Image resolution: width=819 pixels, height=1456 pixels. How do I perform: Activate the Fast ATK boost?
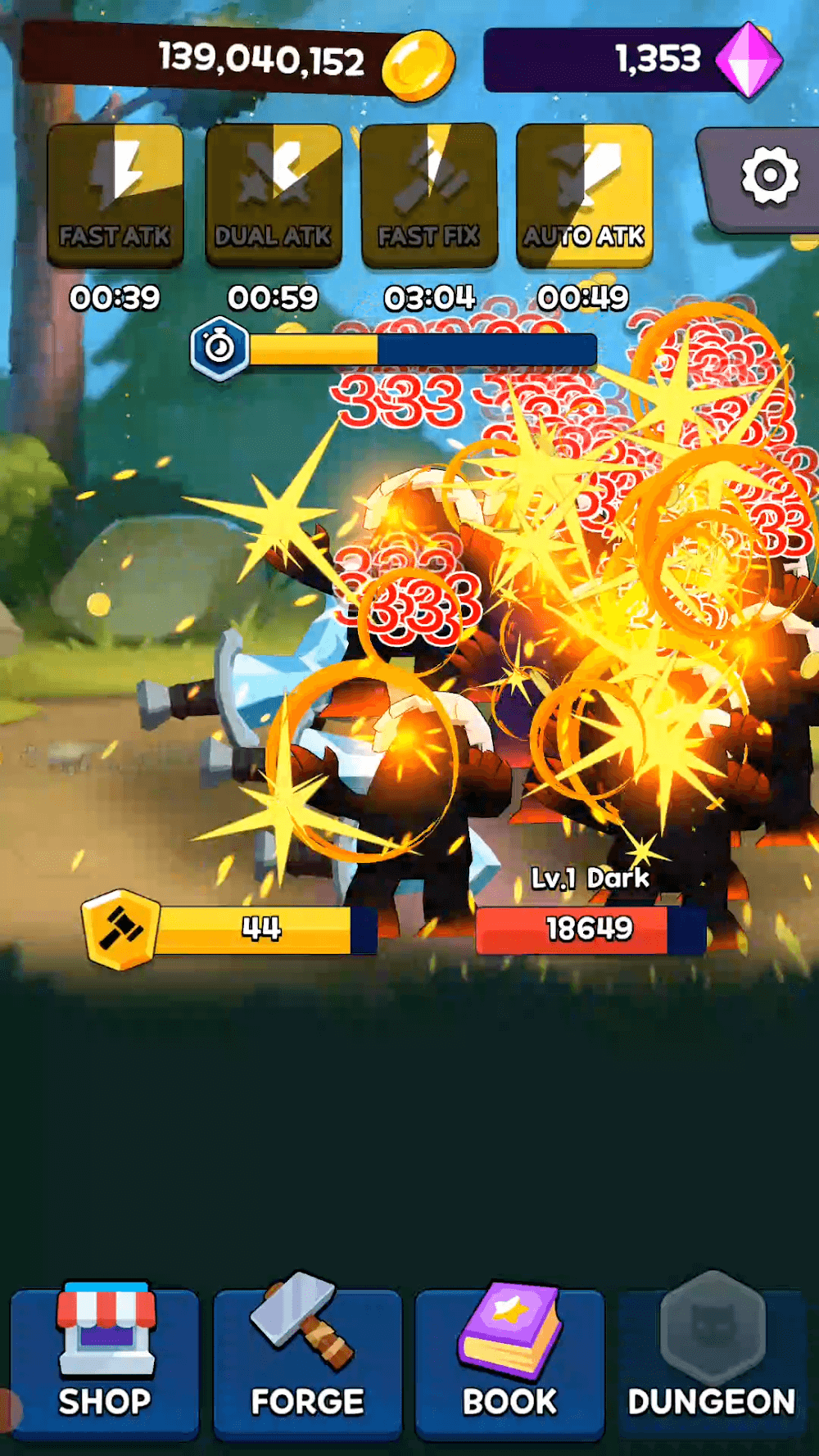[x=115, y=196]
